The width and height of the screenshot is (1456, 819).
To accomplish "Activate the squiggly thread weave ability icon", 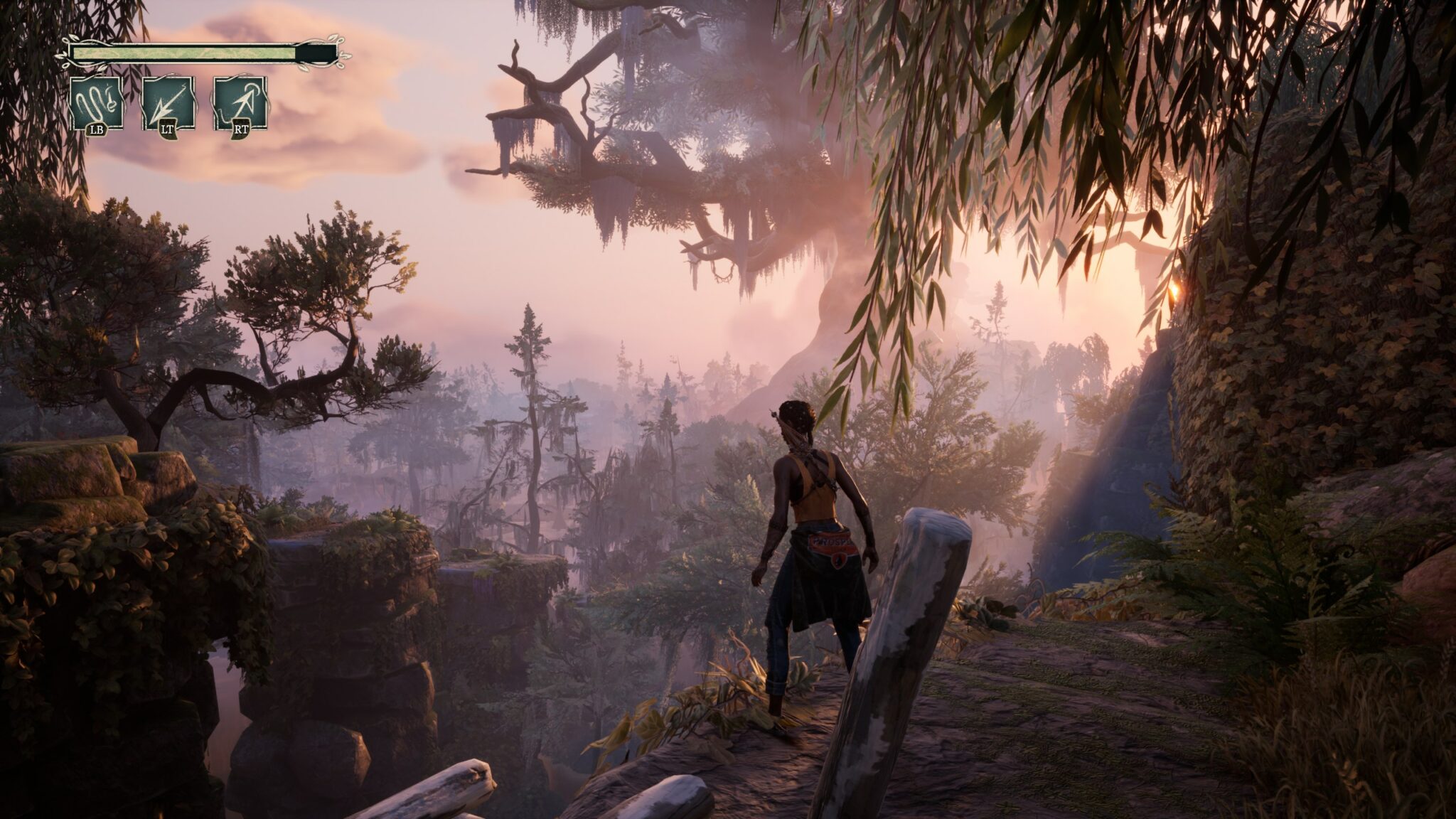I will [x=97, y=104].
